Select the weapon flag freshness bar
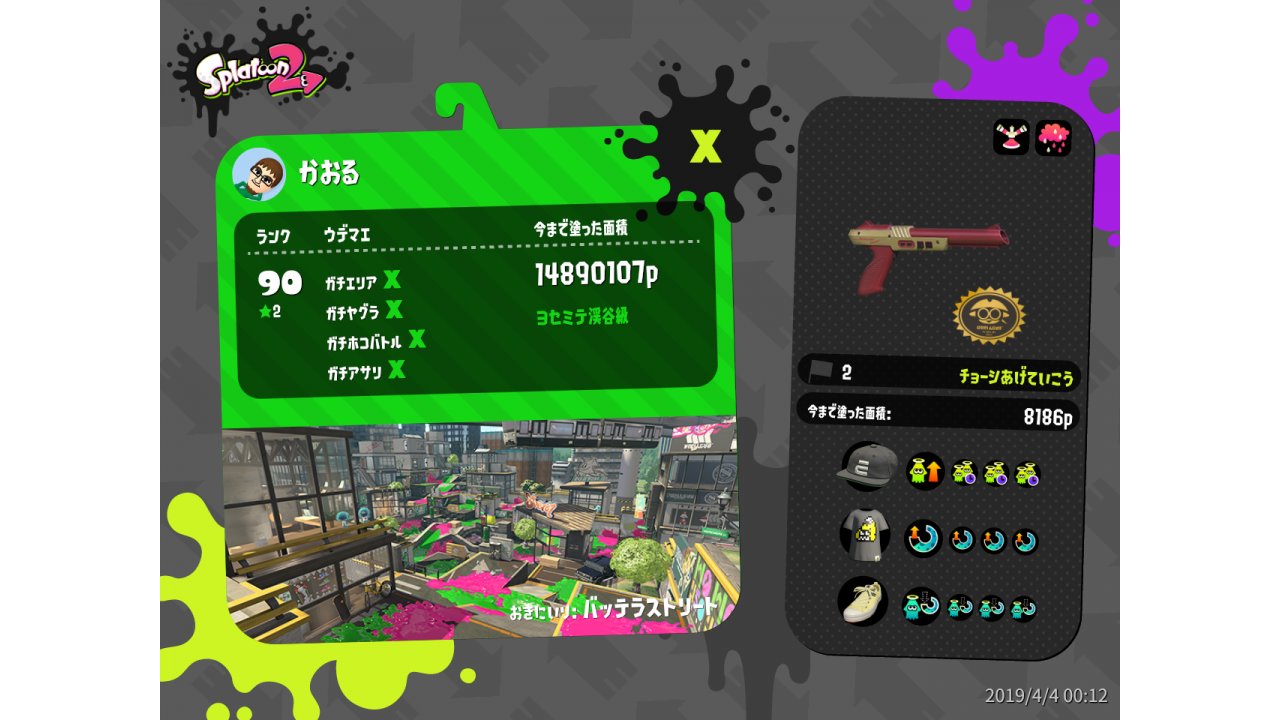The image size is (1280, 720). [938, 373]
